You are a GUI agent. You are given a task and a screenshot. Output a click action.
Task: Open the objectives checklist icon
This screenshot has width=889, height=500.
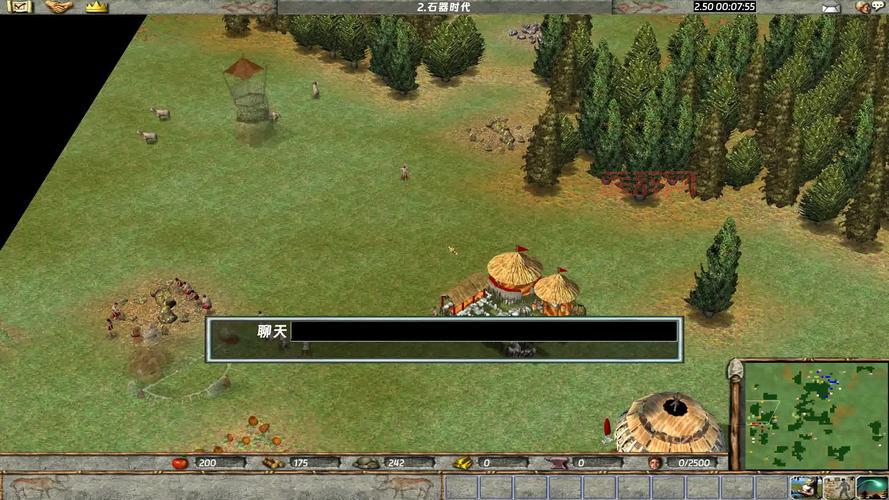point(20,7)
